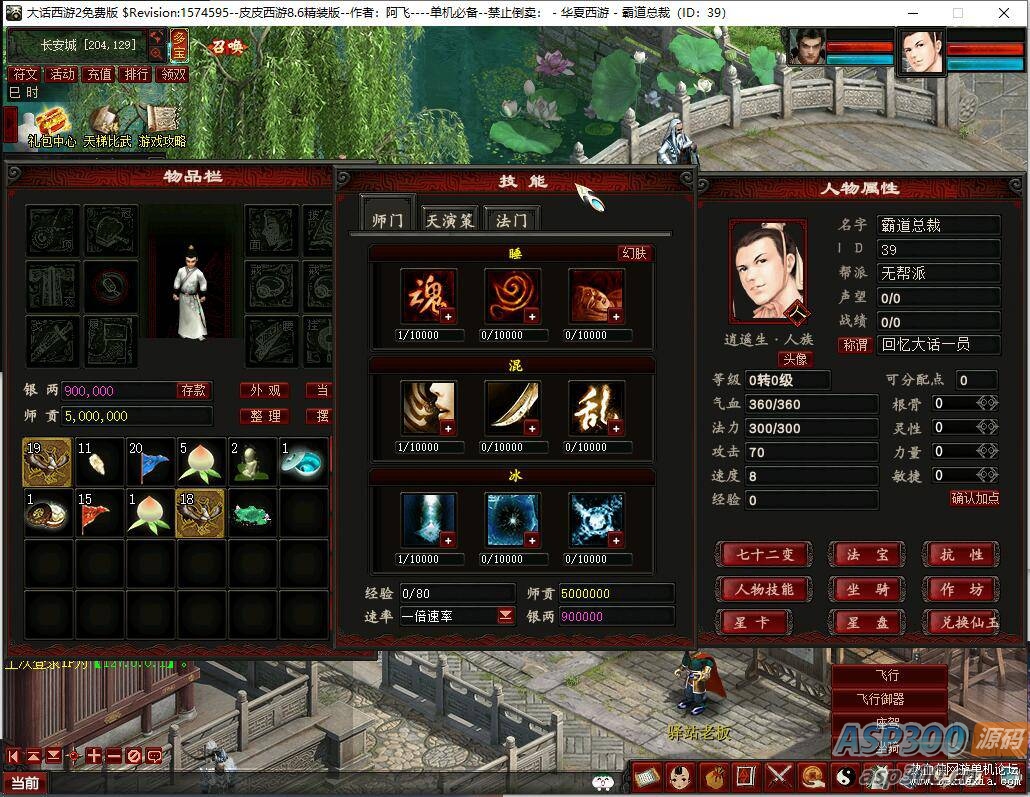Open the 七十二变 transformation button

(765, 554)
